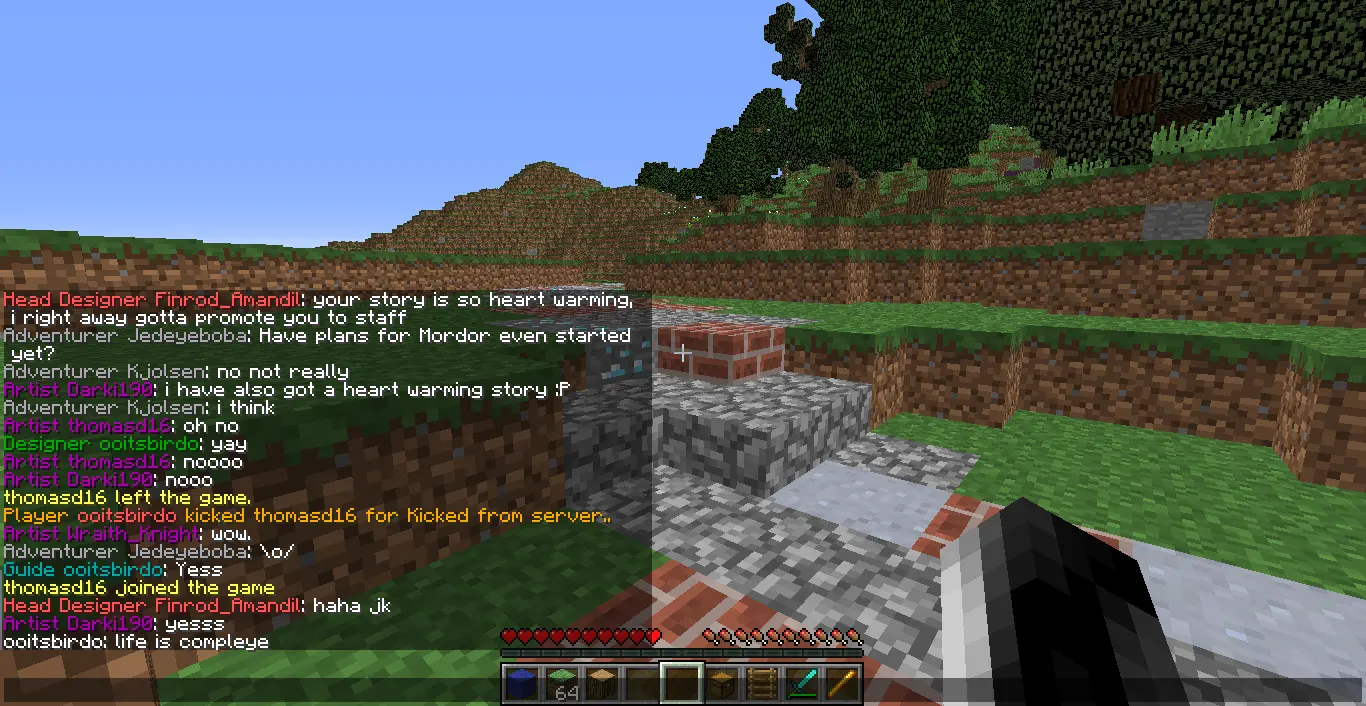This screenshot has width=1366, height=706.
Task: Click the chat input bar
Action: (x=250, y=689)
